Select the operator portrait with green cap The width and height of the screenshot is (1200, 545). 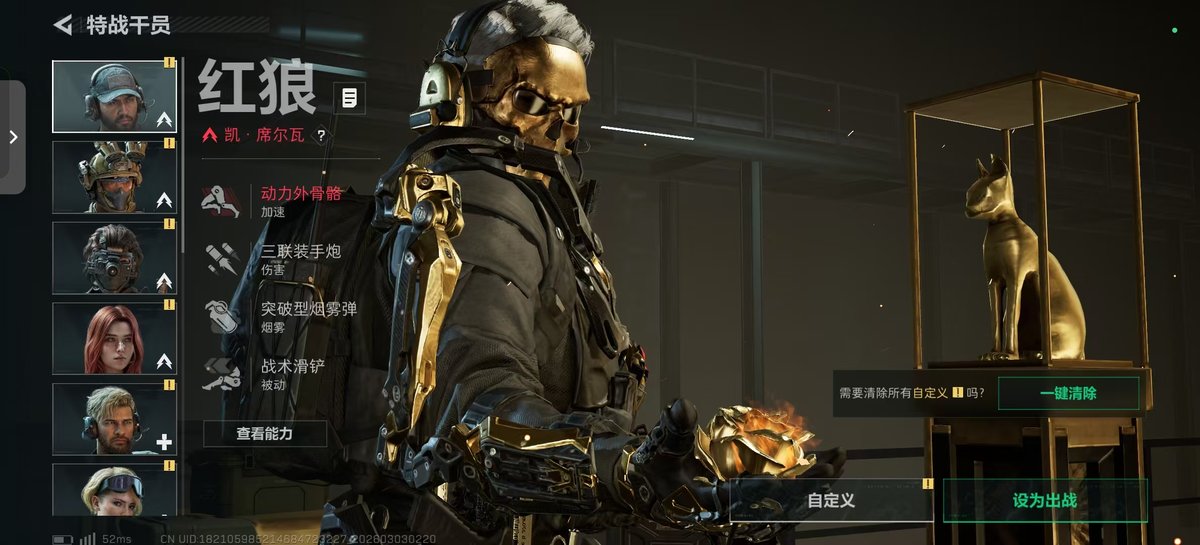[114, 97]
